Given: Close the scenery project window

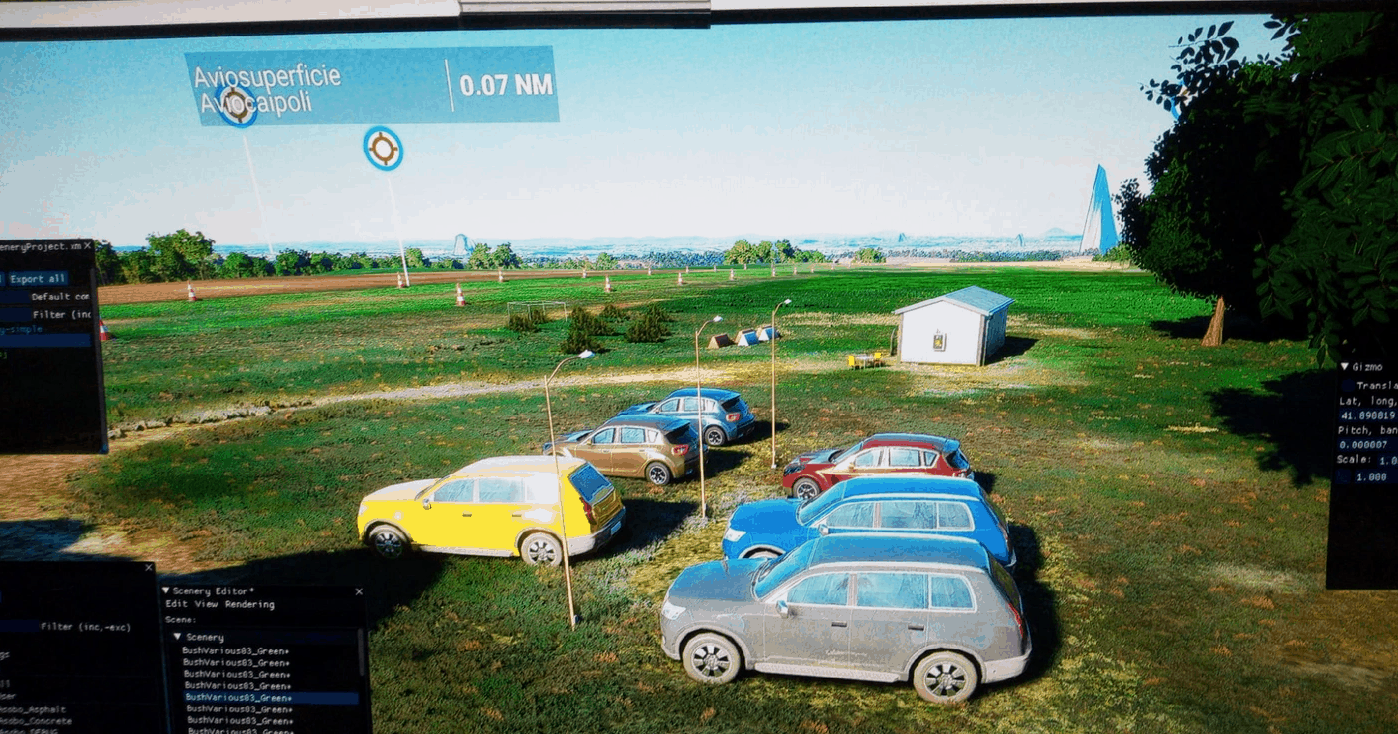Looking at the screenshot, I should click(87, 246).
